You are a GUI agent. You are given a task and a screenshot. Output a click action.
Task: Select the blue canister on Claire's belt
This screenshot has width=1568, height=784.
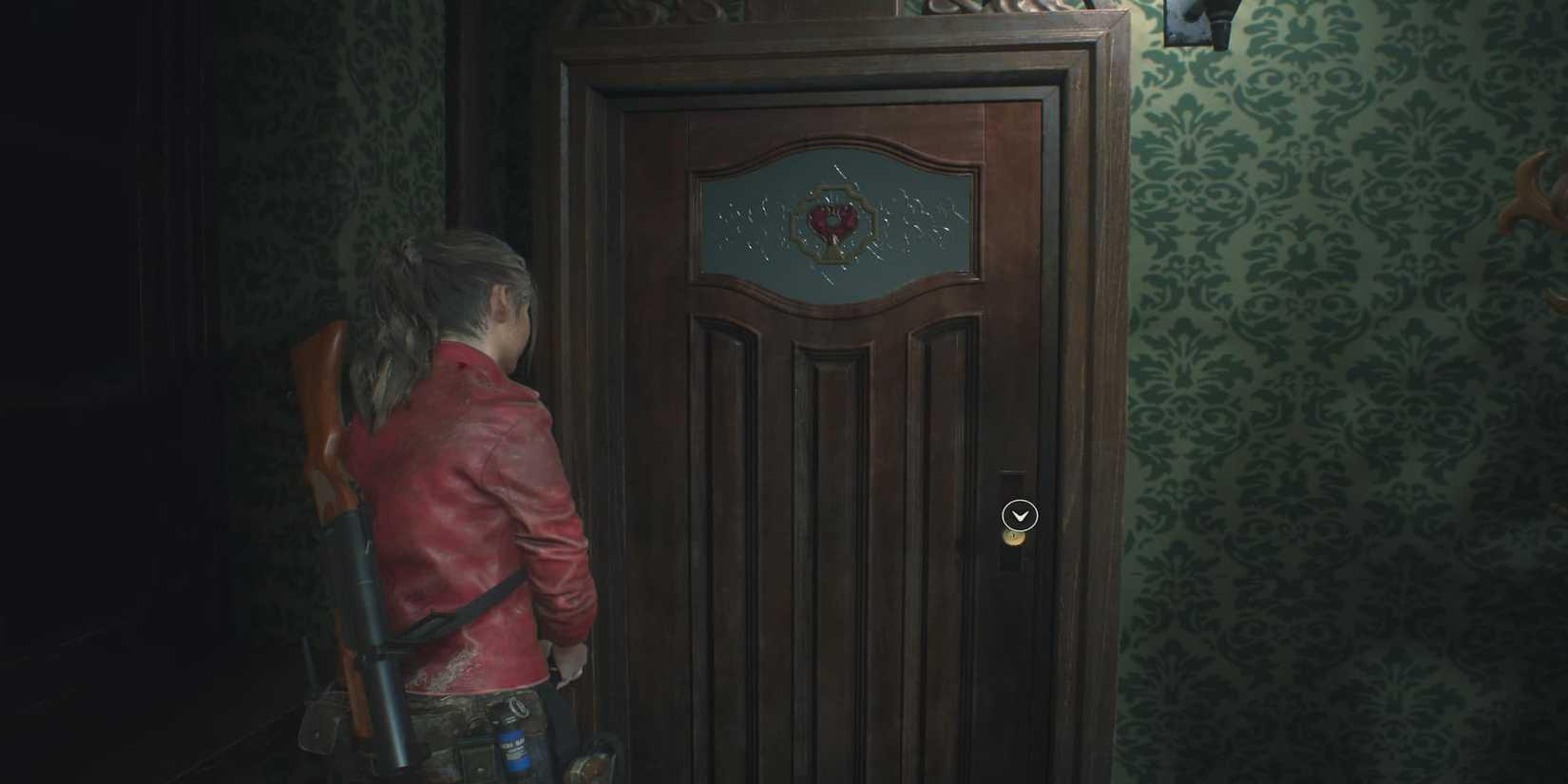point(516,751)
